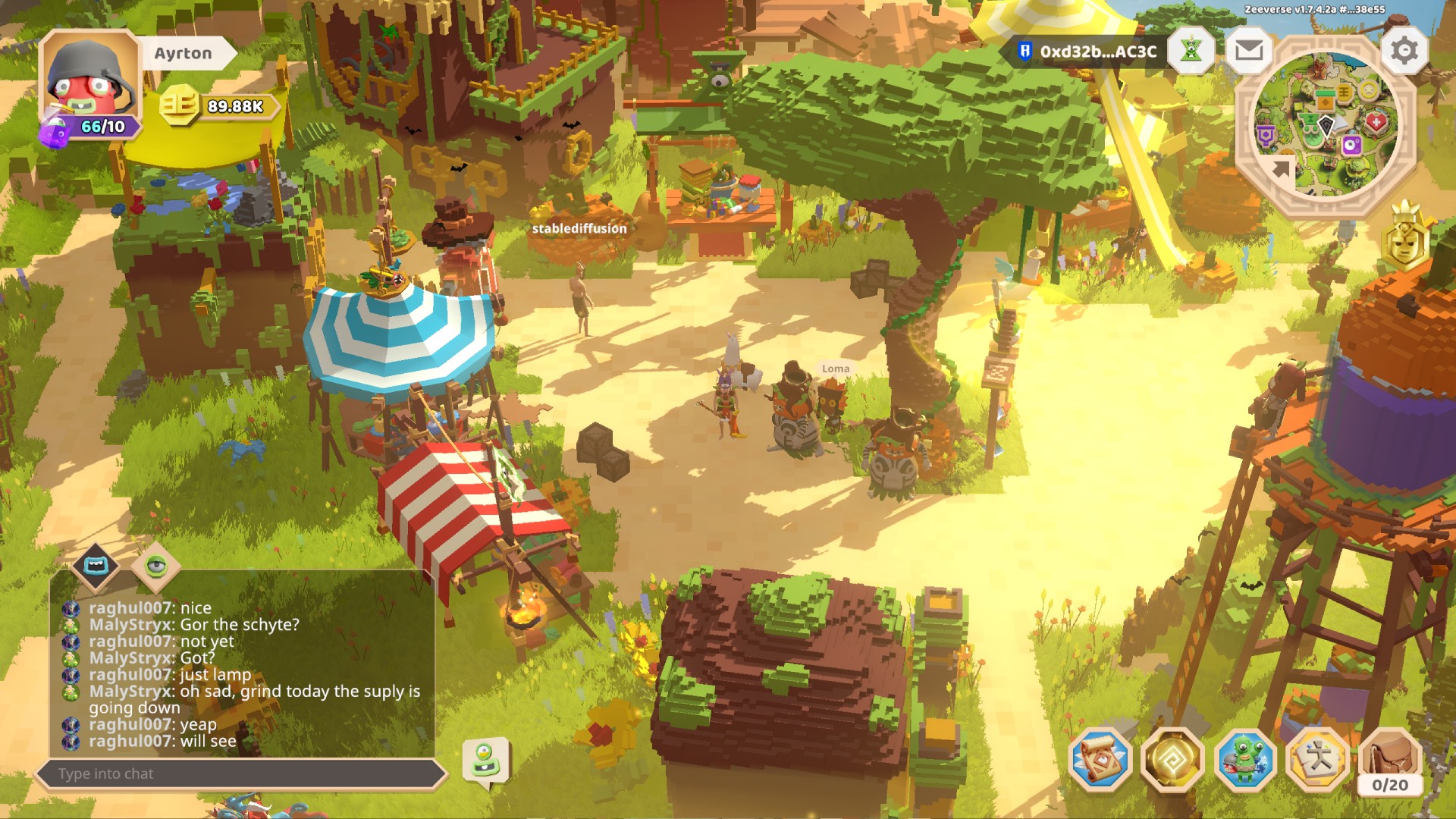Switch to the blue mouth chat tab
The height and width of the screenshot is (819, 1456).
tap(96, 566)
